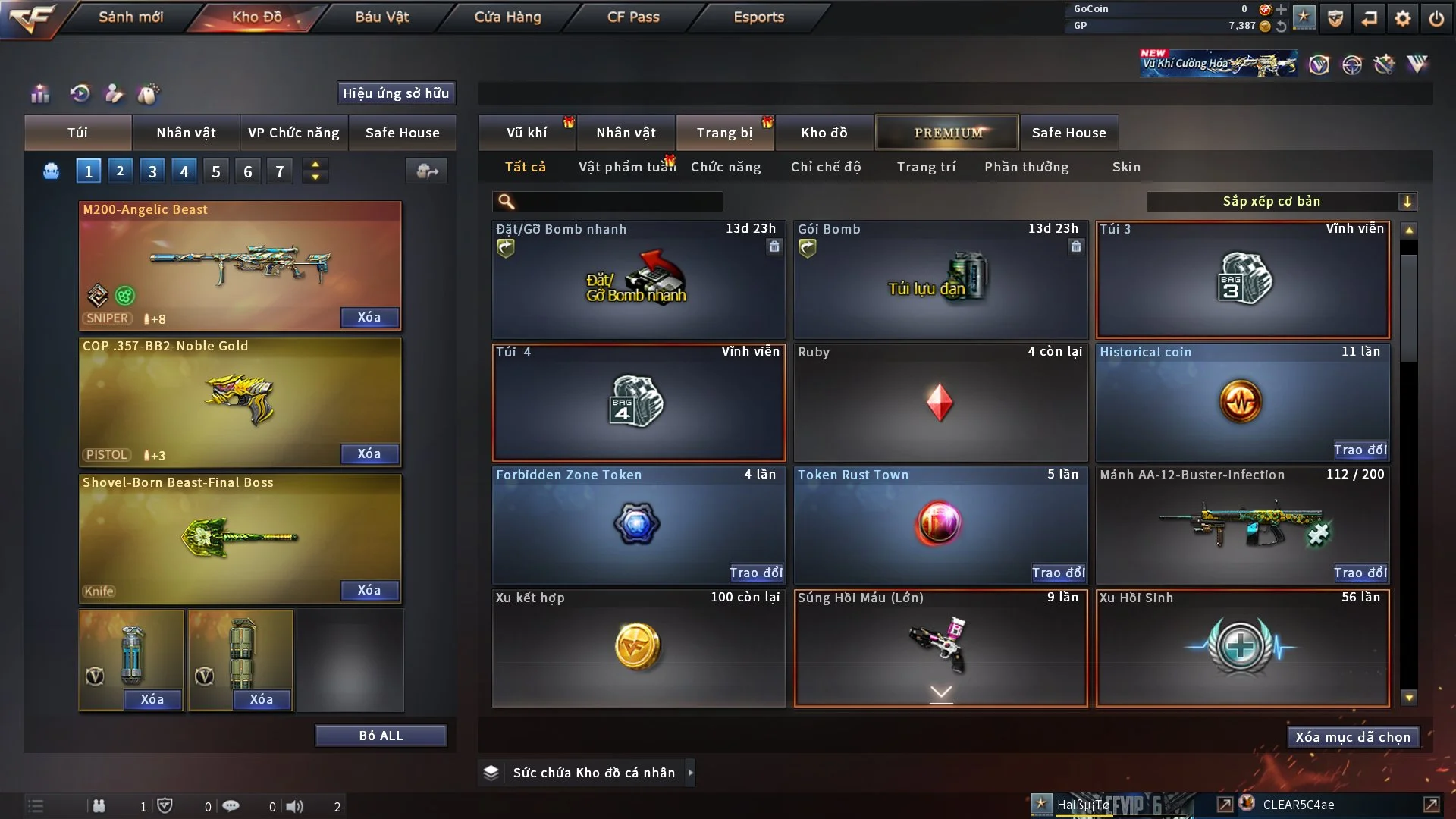
Task: Choose the Ruby item tile
Action: click(x=940, y=403)
